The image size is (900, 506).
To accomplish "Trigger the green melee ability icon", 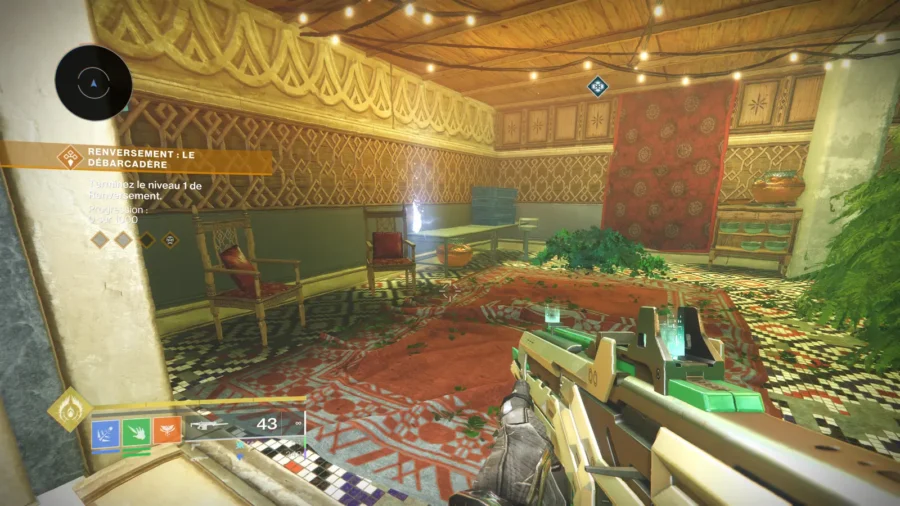I will pos(136,431).
